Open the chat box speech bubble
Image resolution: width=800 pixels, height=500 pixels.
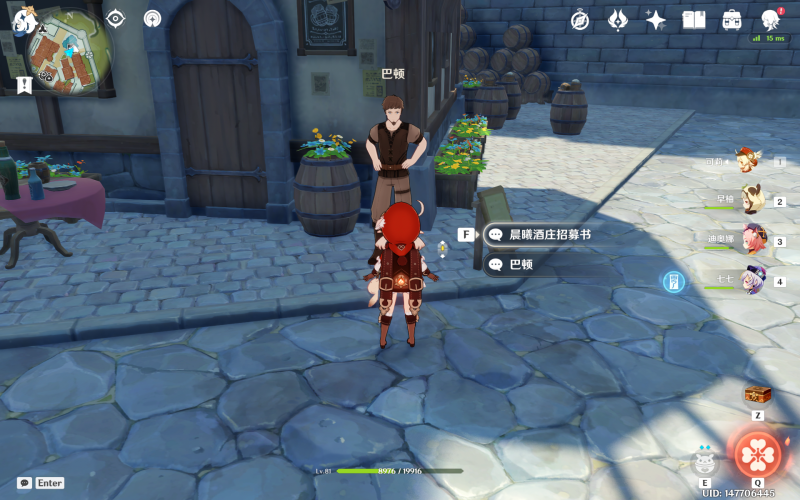coord(24,482)
